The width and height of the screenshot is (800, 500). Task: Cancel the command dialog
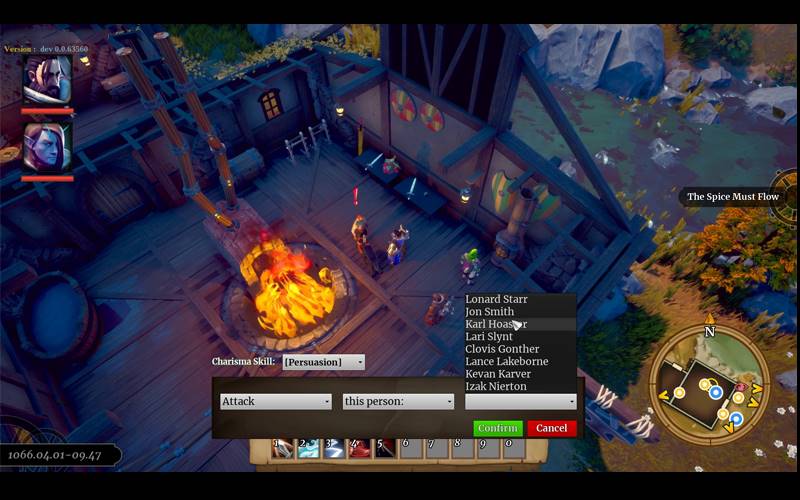coord(551,428)
